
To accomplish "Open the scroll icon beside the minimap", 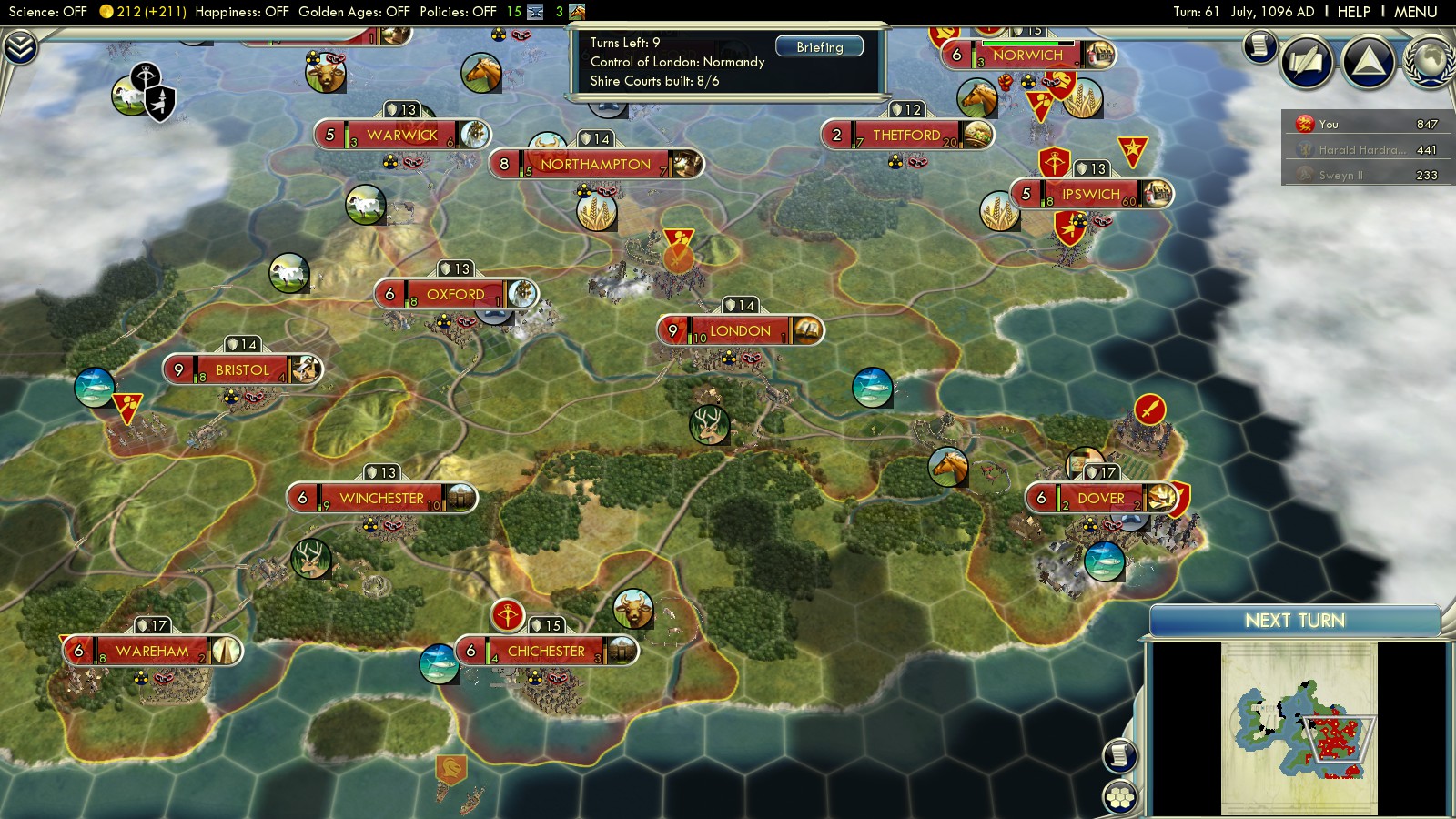I will 1120,754.
